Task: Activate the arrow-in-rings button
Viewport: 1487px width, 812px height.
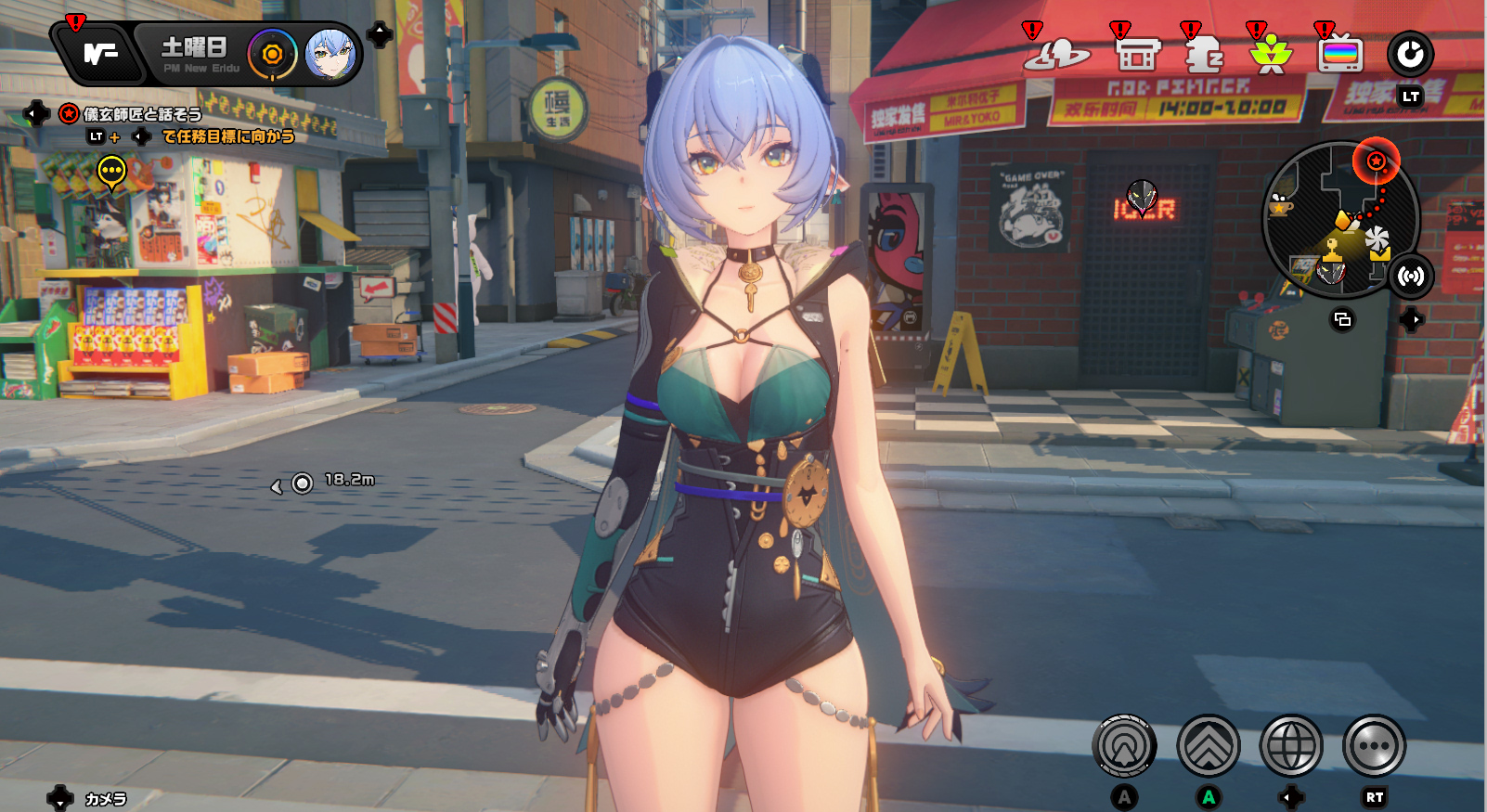Action: pyautogui.click(x=1124, y=745)
